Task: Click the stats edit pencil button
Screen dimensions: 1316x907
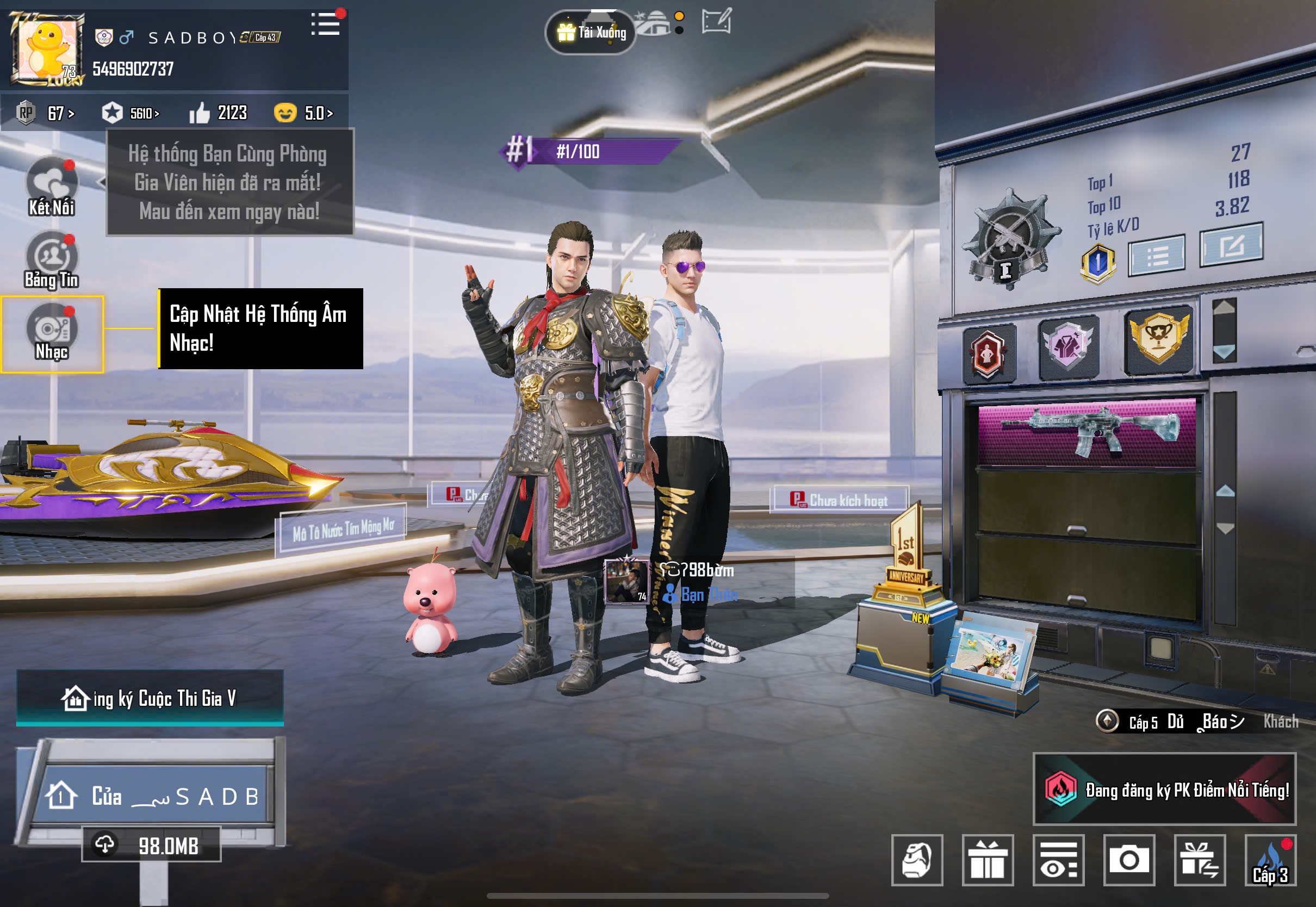Action: (1232, 245)
